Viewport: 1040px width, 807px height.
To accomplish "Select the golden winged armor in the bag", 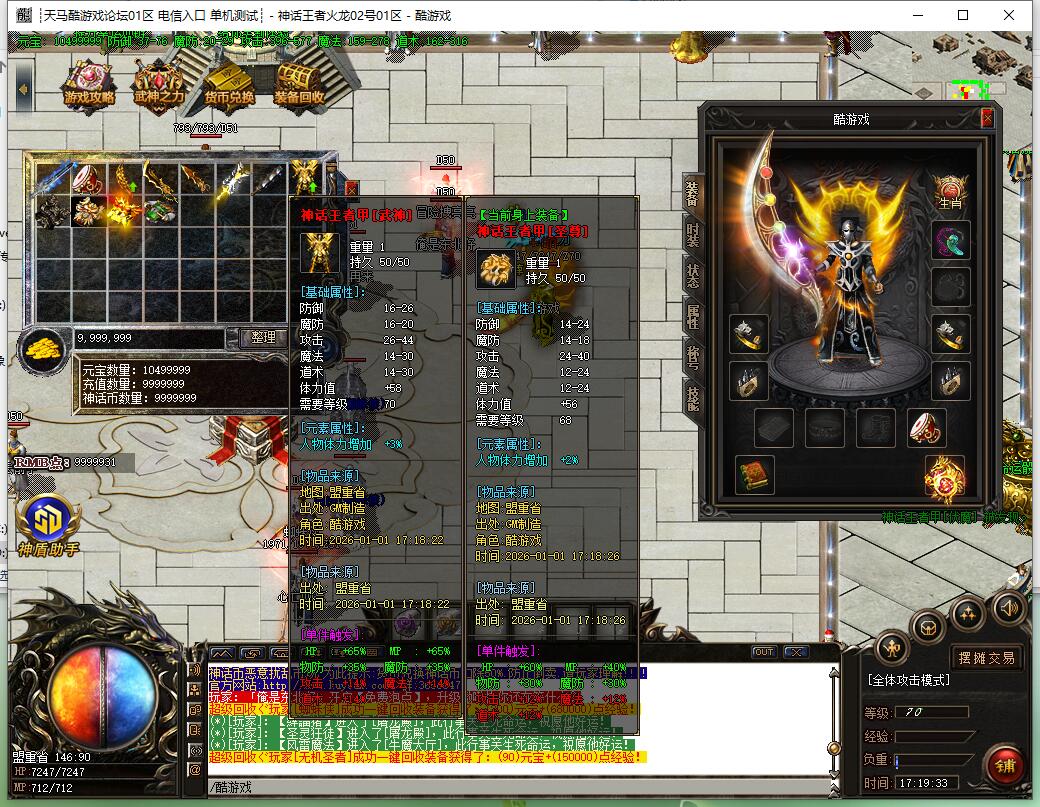I will click(305, 179).
